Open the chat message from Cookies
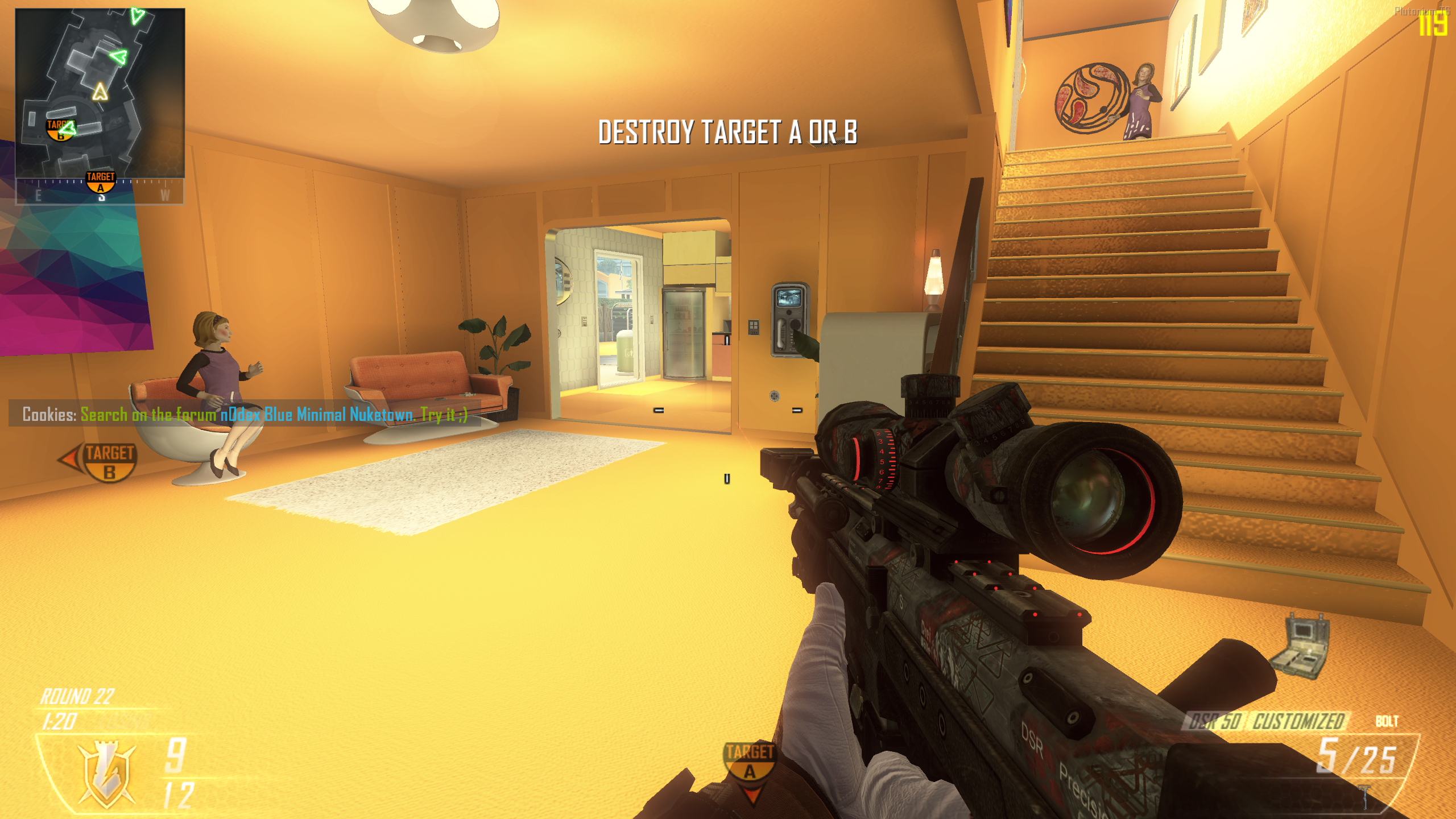 tap(245, 414)
